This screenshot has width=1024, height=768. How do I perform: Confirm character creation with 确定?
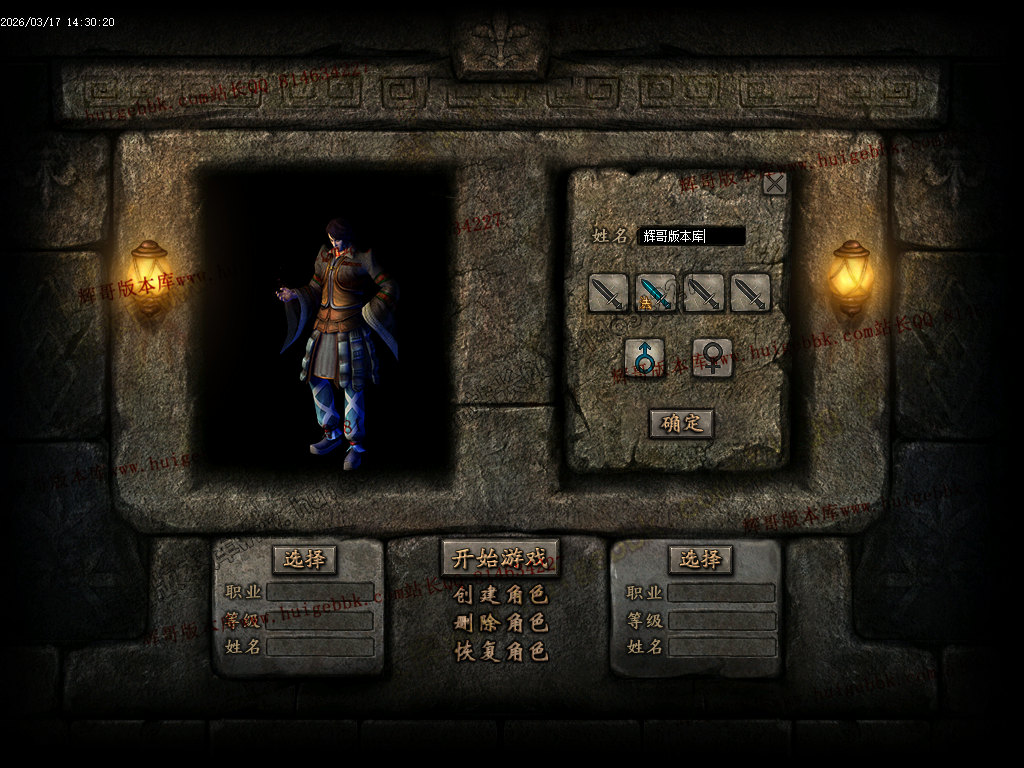(681, 423)
